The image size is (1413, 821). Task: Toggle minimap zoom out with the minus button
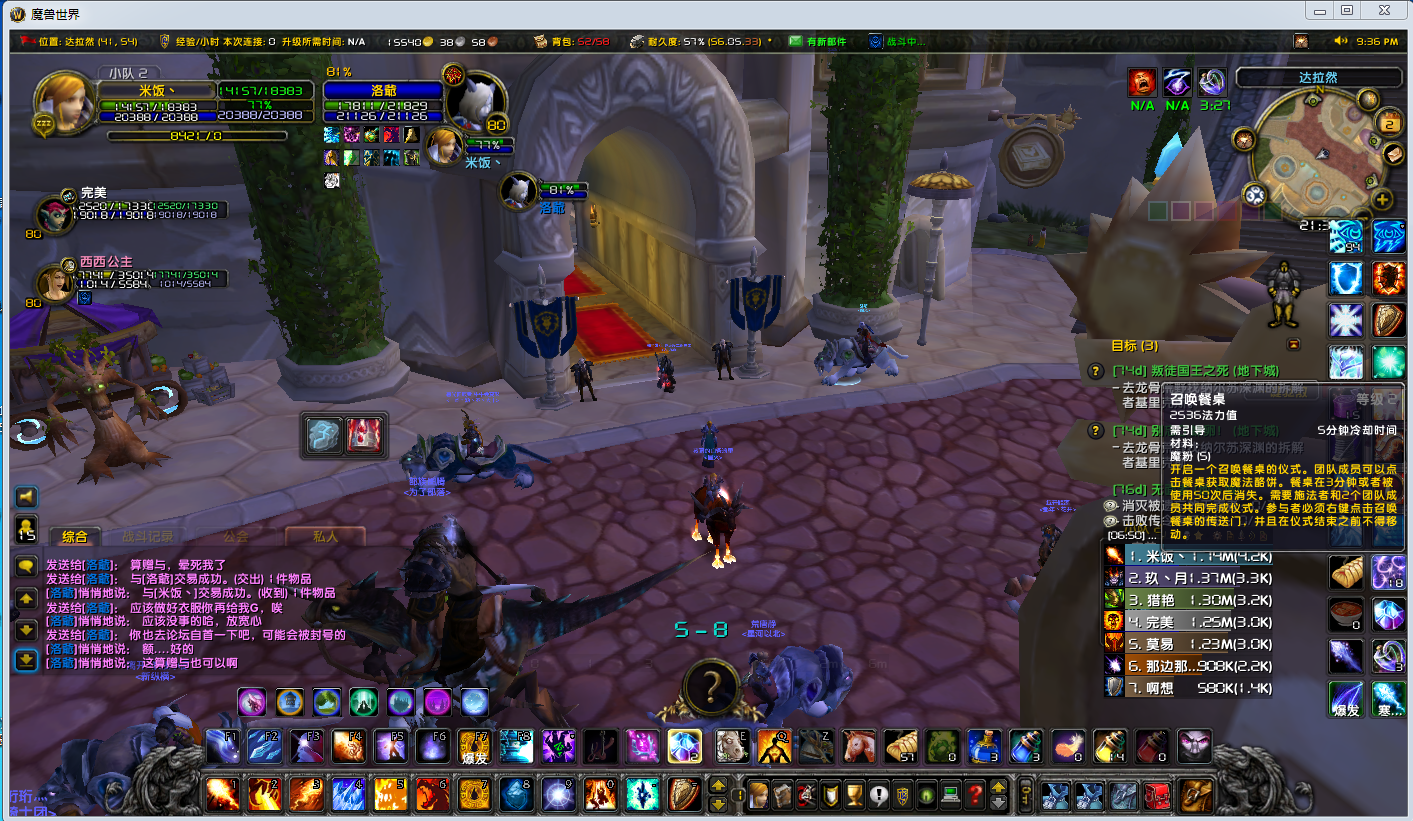point(1363,218)
